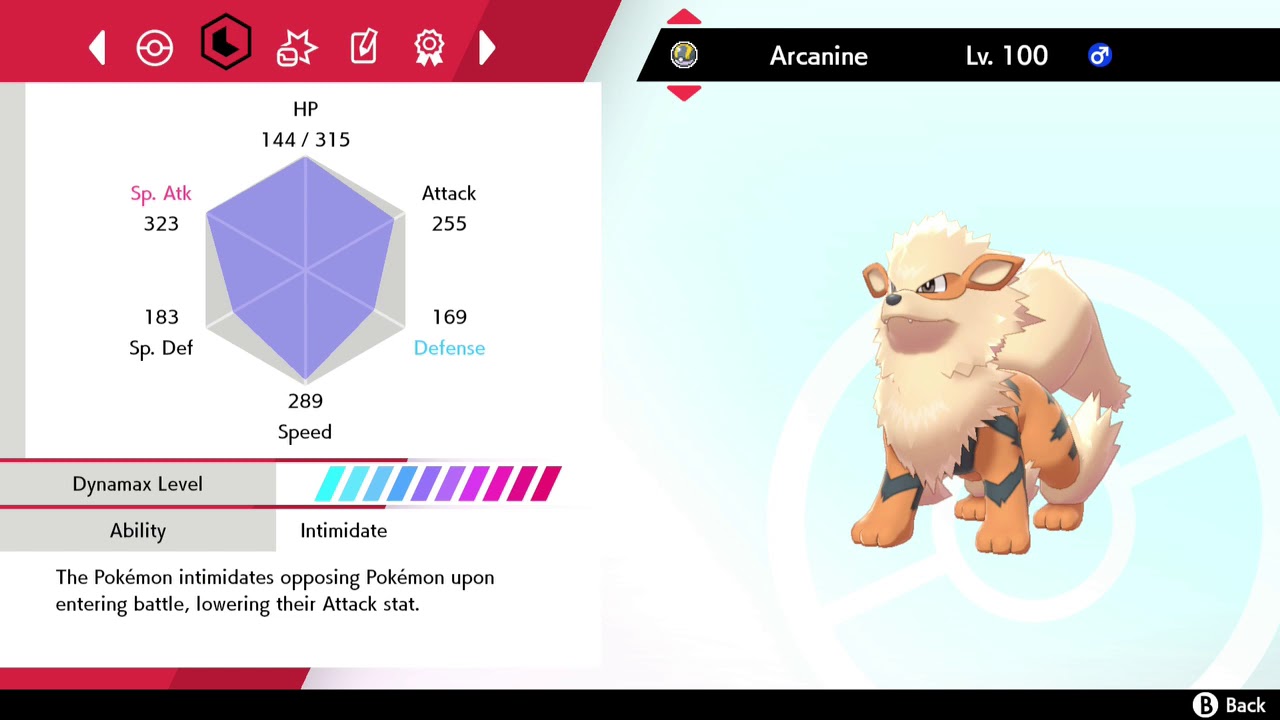
Task: Click the right navigation arrow in the toolbar
Action: 487,47
